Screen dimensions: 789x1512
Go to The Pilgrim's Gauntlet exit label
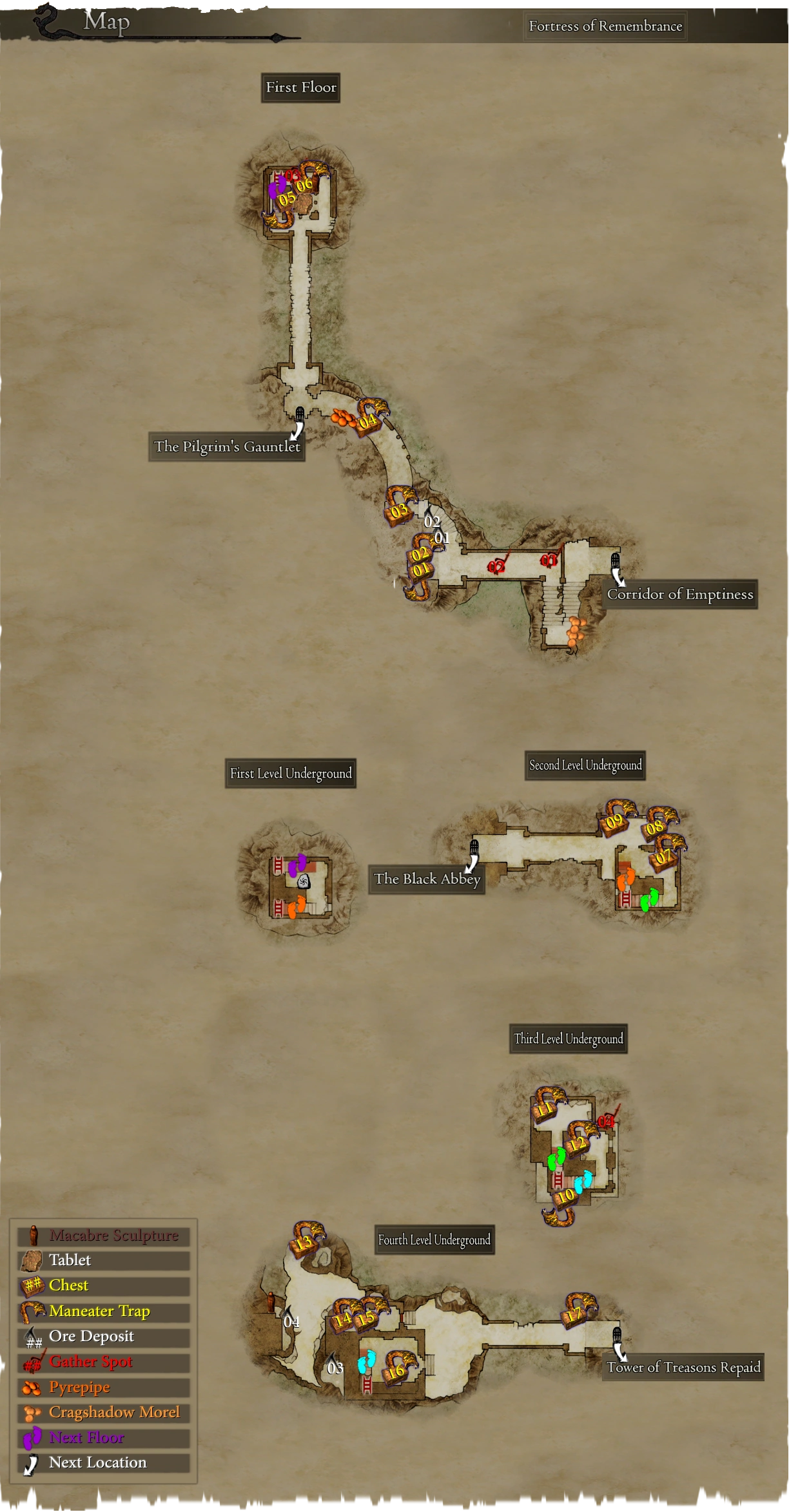coord(227,446)
